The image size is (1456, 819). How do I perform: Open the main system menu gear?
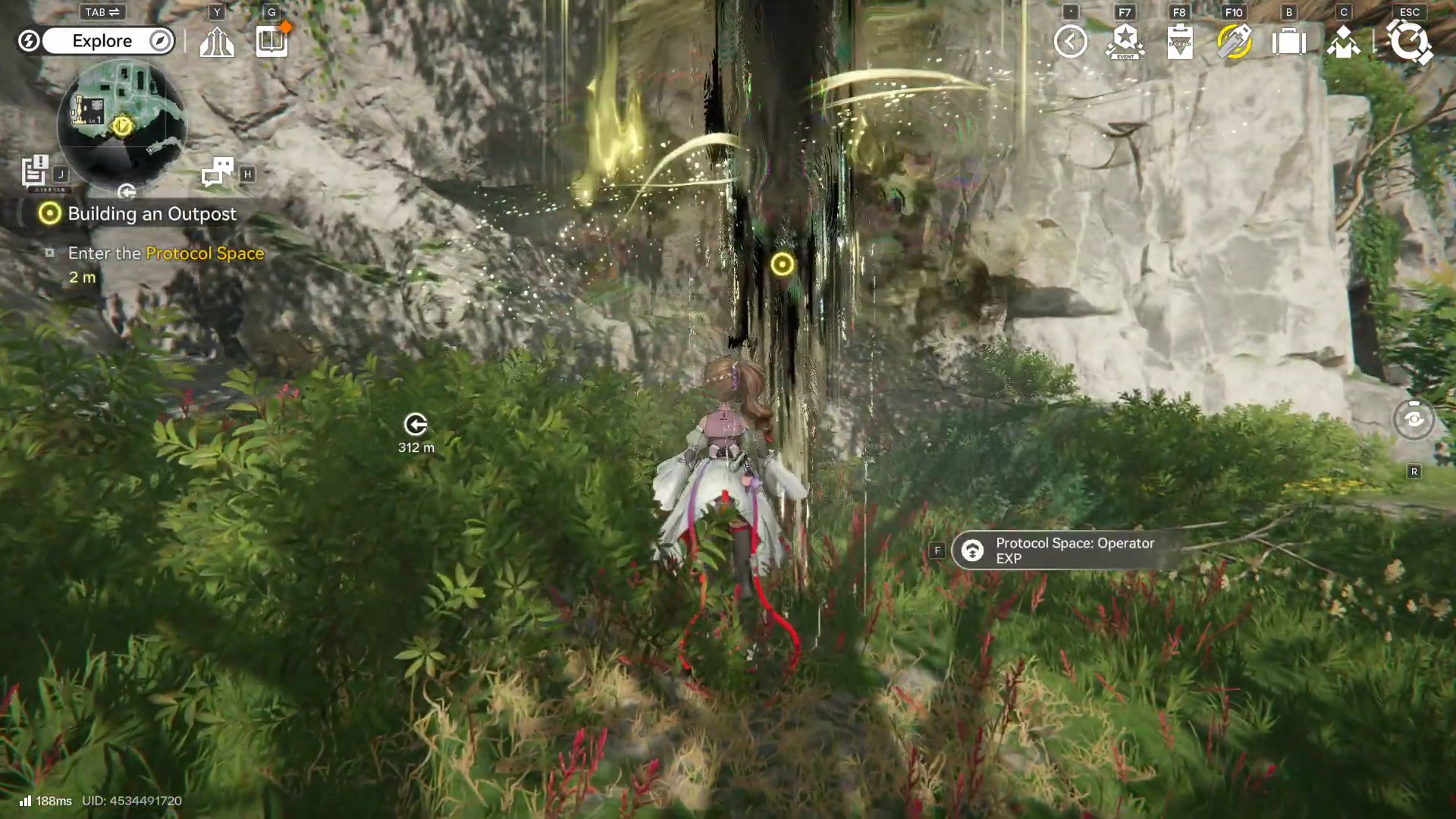tap(1409, 42)
